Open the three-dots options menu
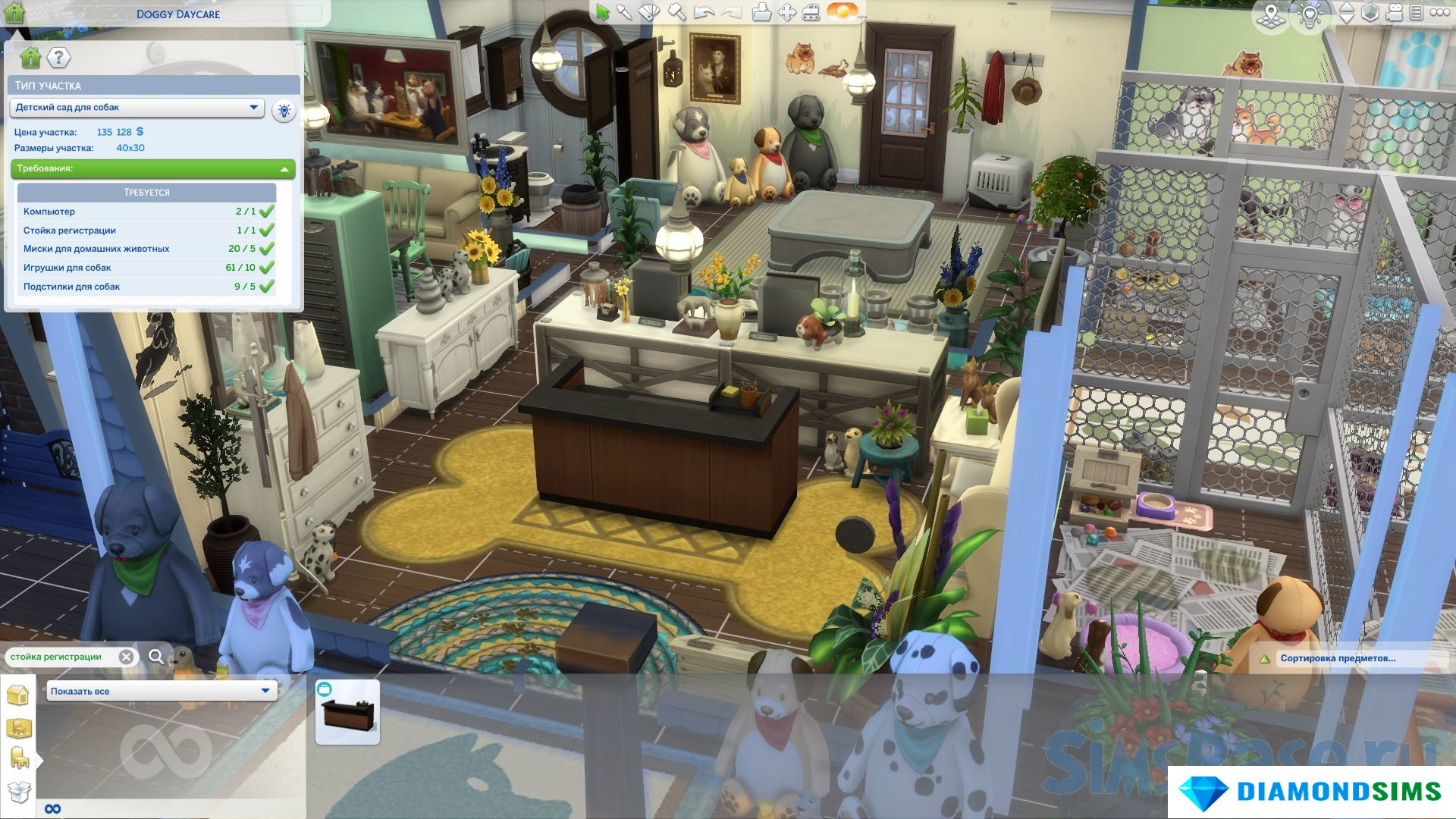This screenshot has height=819, width=1456. pyautogui.click(x=1439, y=13)
